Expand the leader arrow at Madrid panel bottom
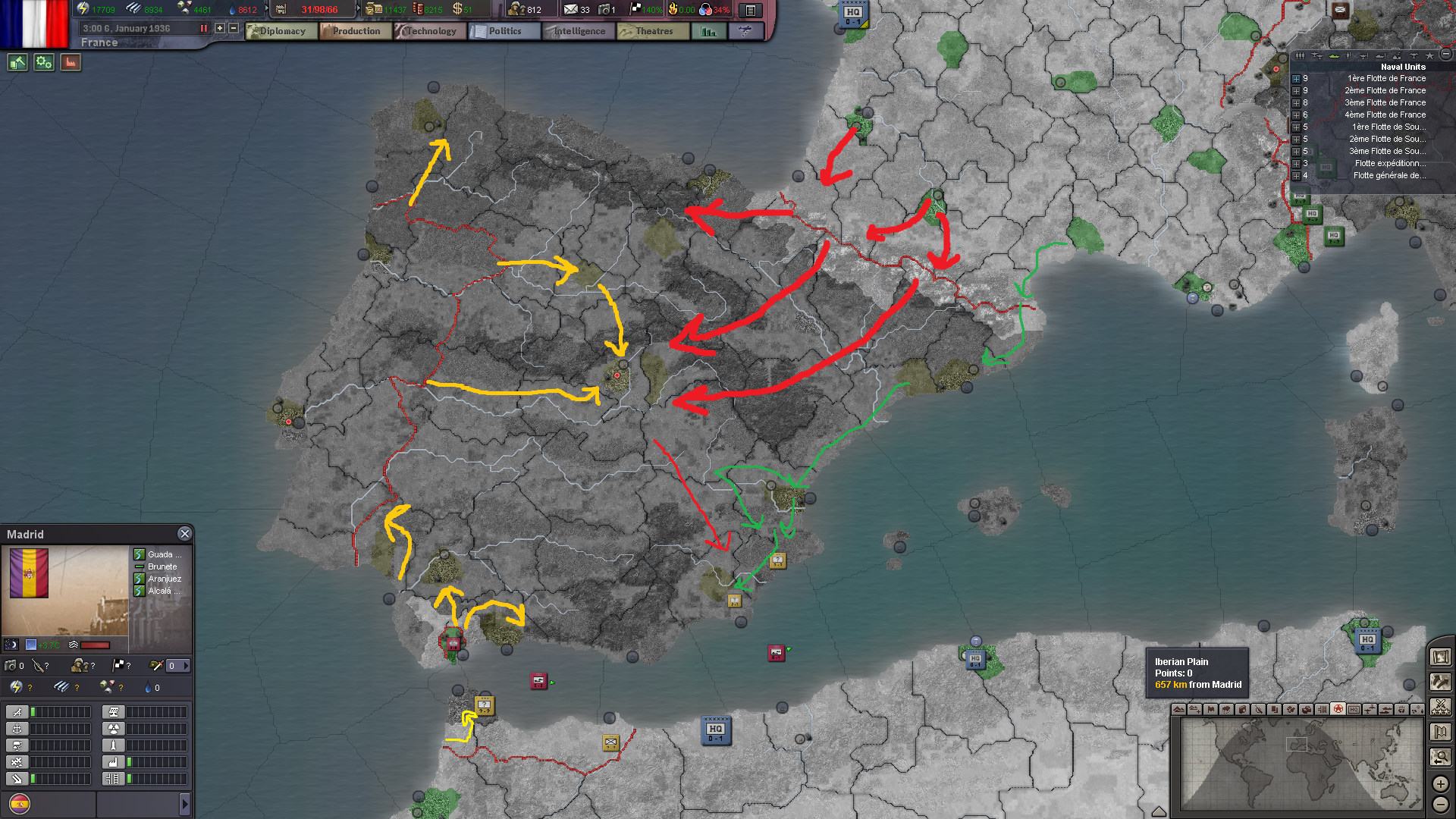 coord(185,804)
